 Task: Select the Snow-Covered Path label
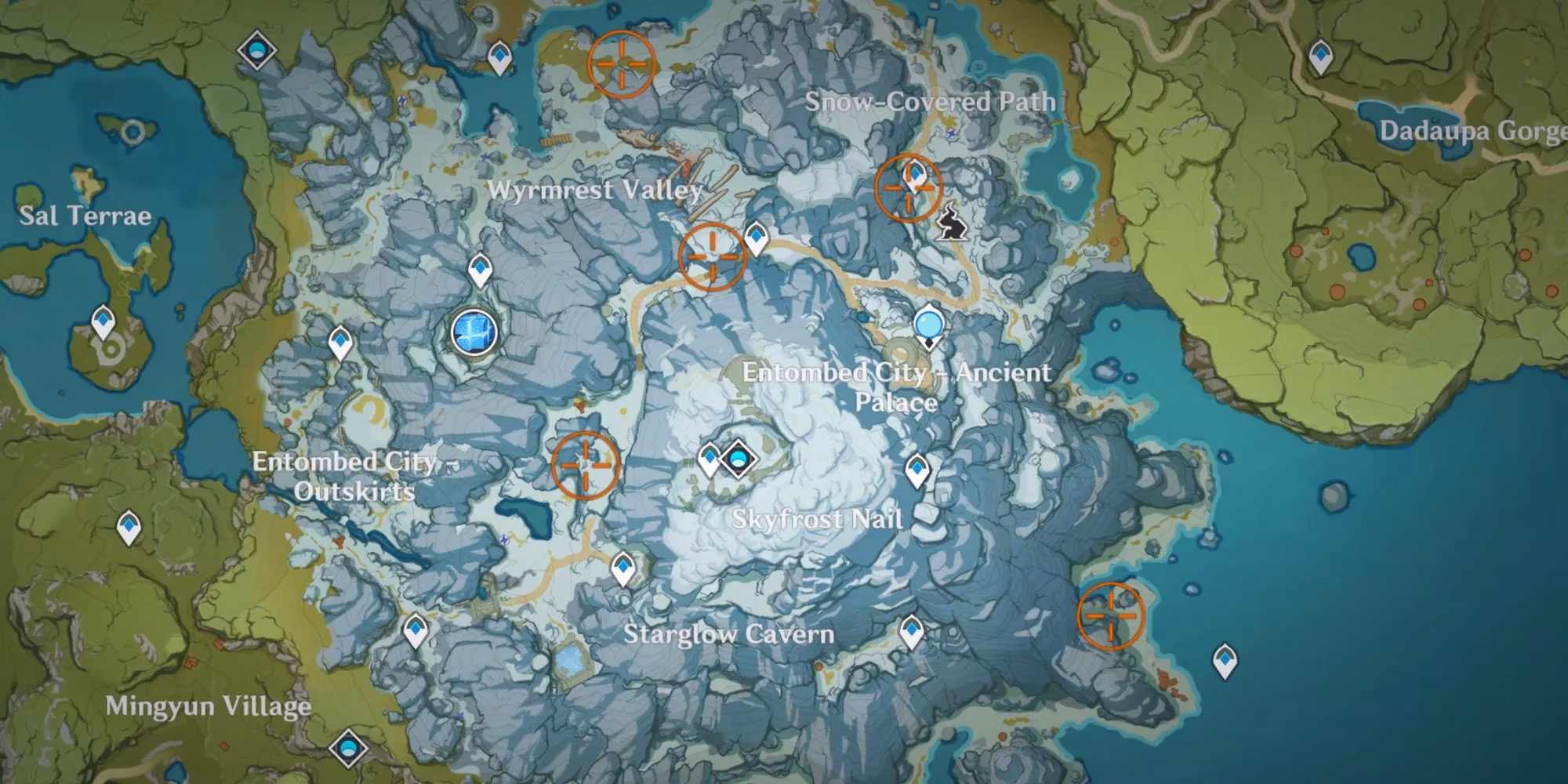tap(931, 100)
